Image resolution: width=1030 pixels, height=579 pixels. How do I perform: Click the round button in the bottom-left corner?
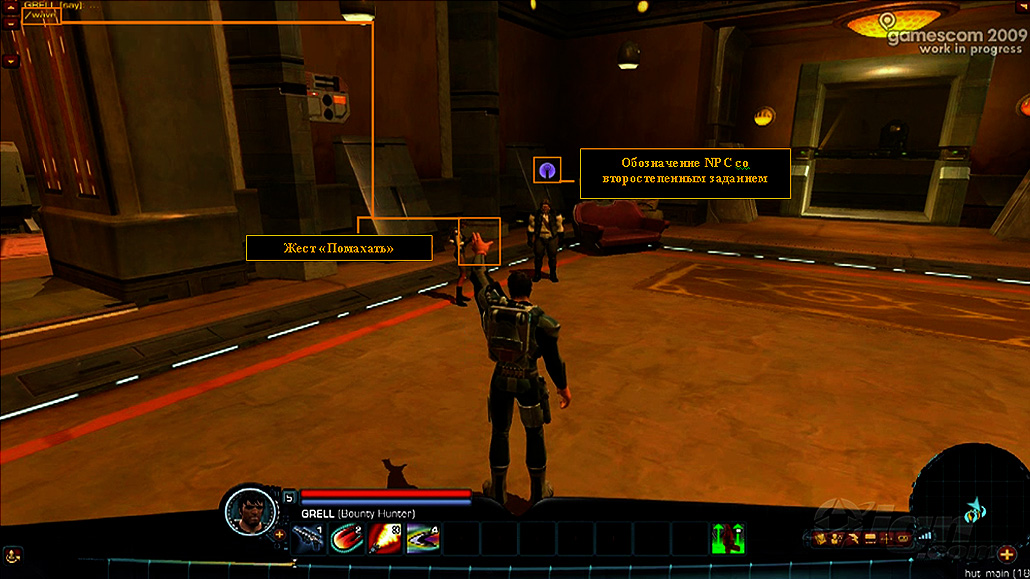[12, 553]
